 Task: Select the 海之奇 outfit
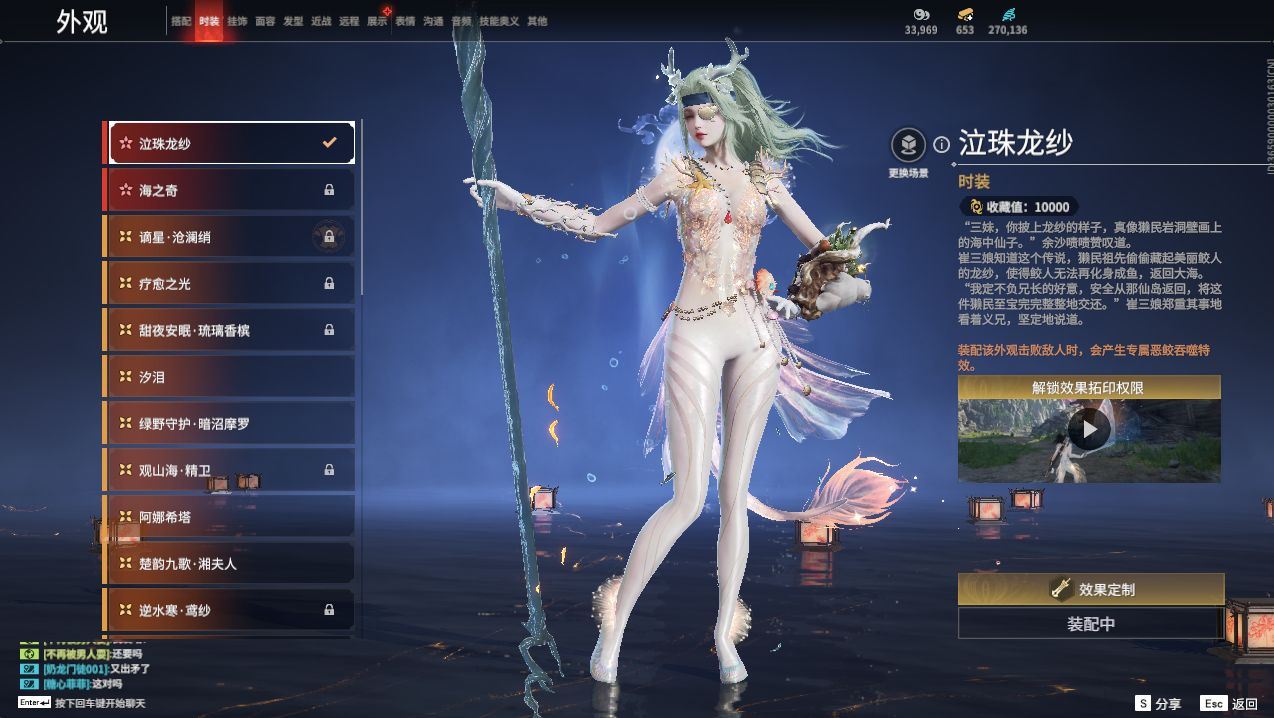click(231, 190)
